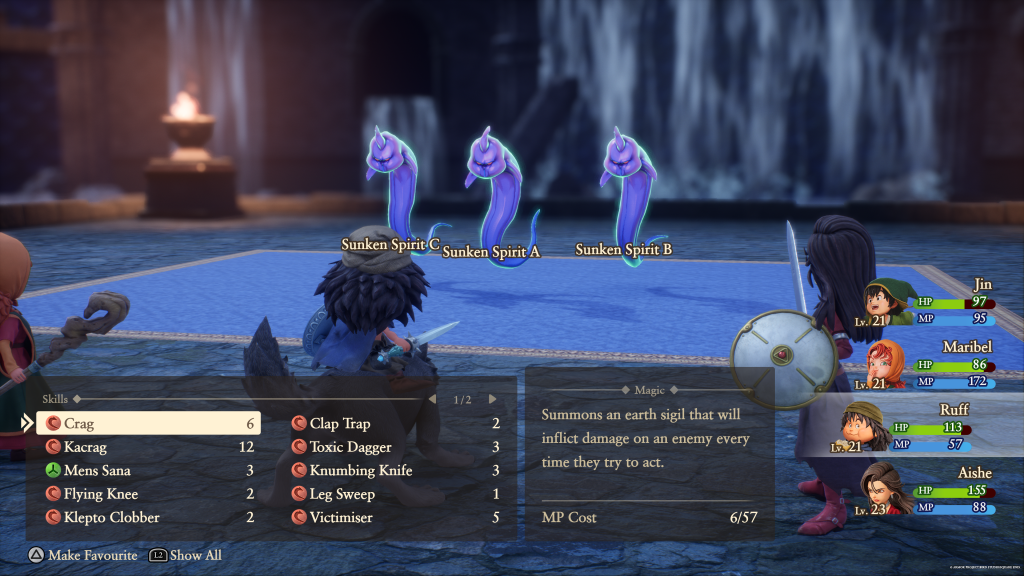The width and height of the screenshot is (1024, 576).
Task: Select the Crag skill
Action: pos(148,424)
